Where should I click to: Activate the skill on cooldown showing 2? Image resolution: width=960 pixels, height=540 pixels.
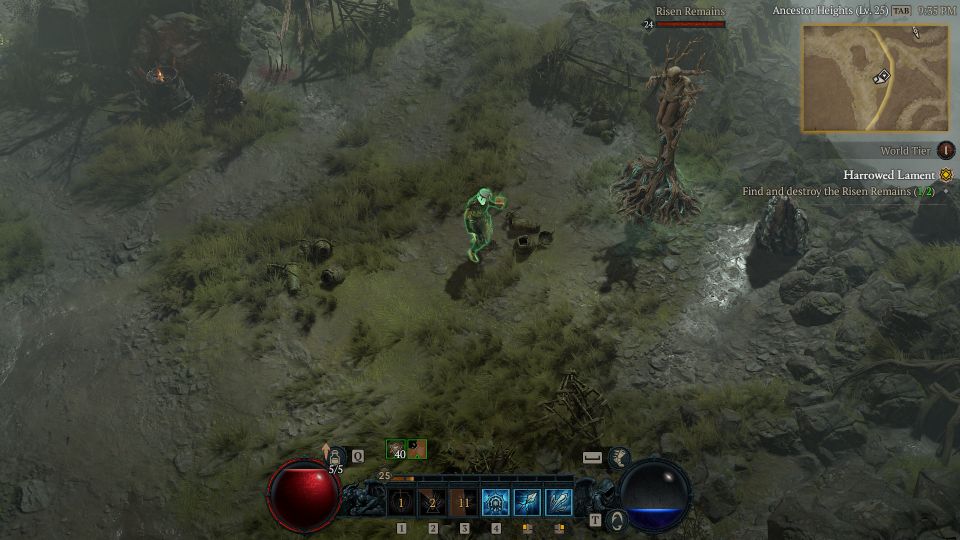(432, 502)
